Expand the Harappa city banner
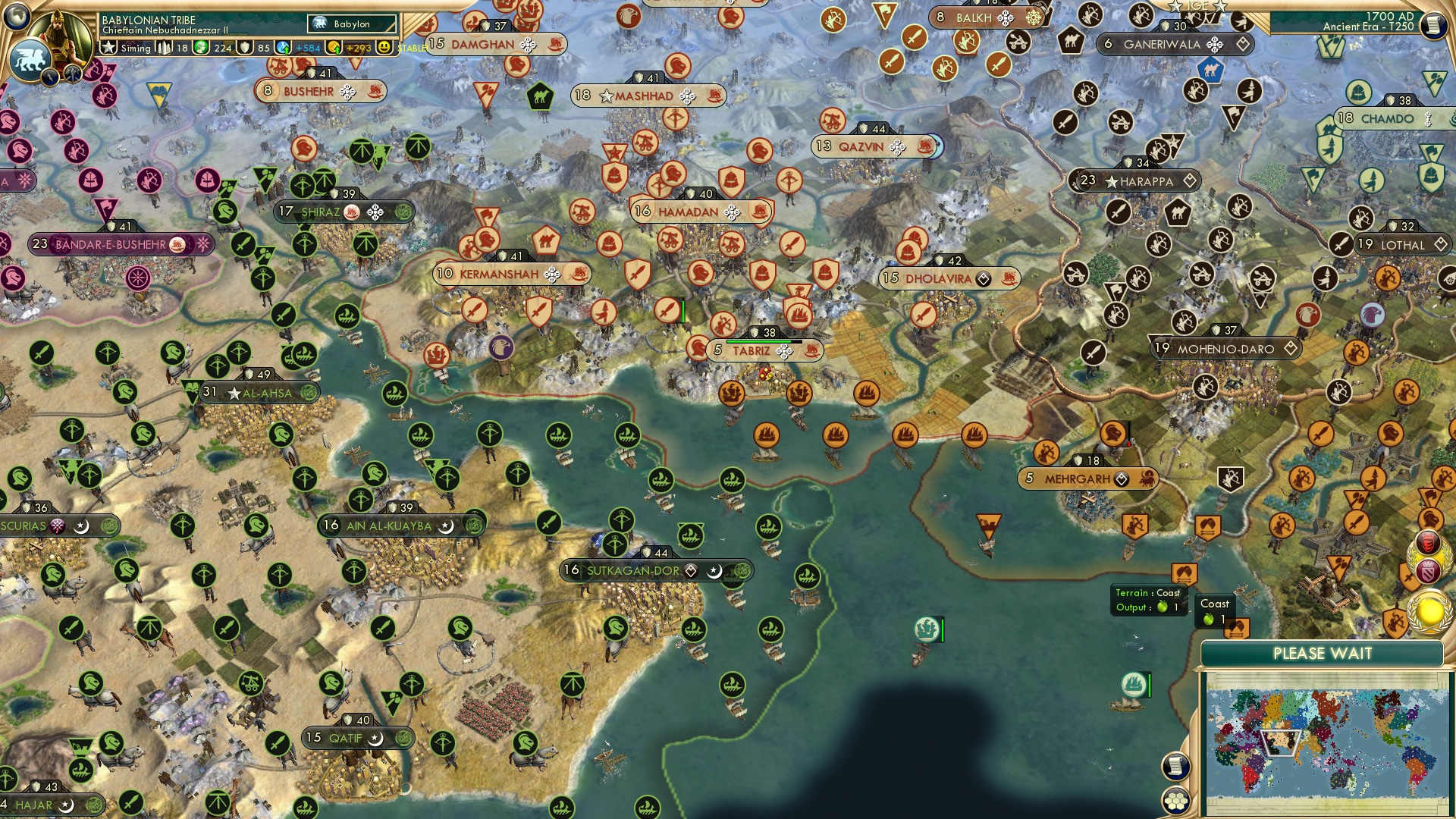 1134,181
